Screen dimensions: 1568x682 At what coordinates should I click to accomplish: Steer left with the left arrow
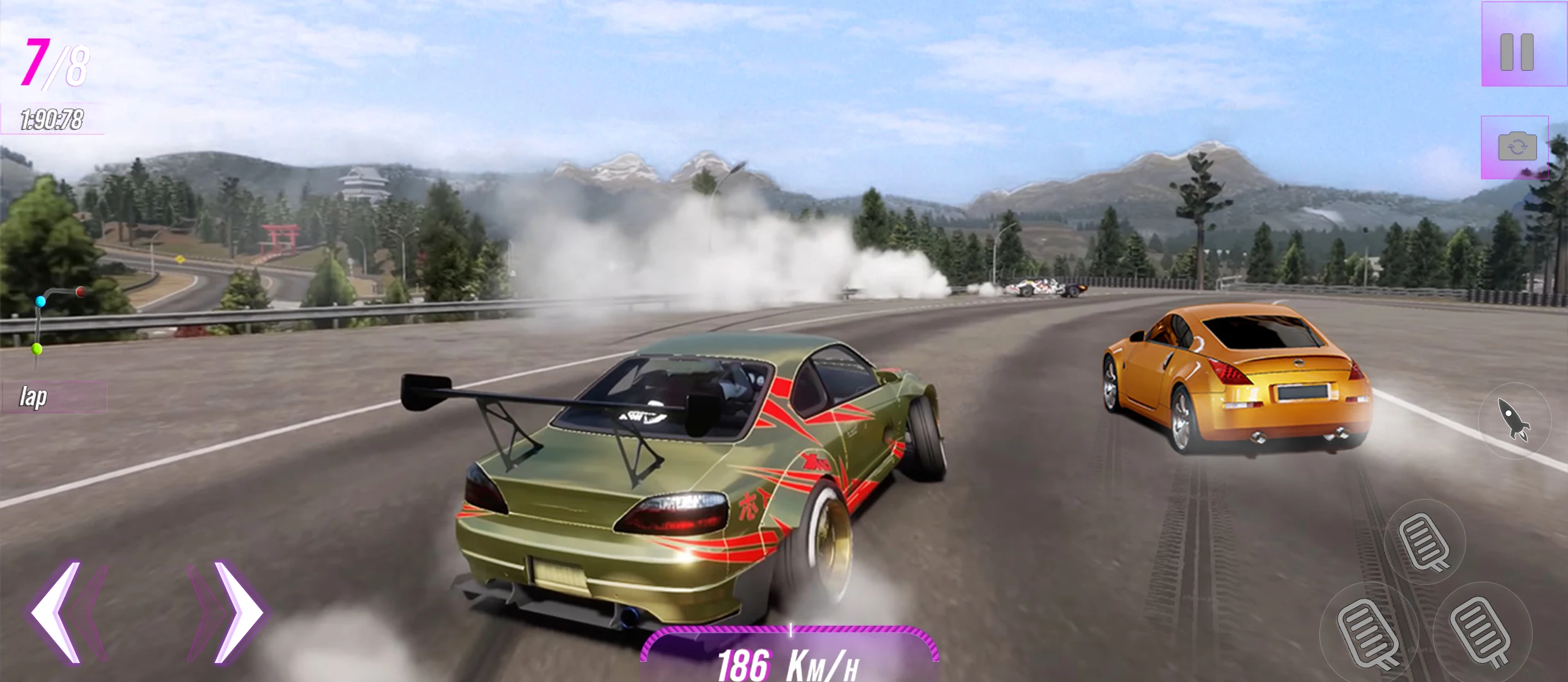[57, 612]
